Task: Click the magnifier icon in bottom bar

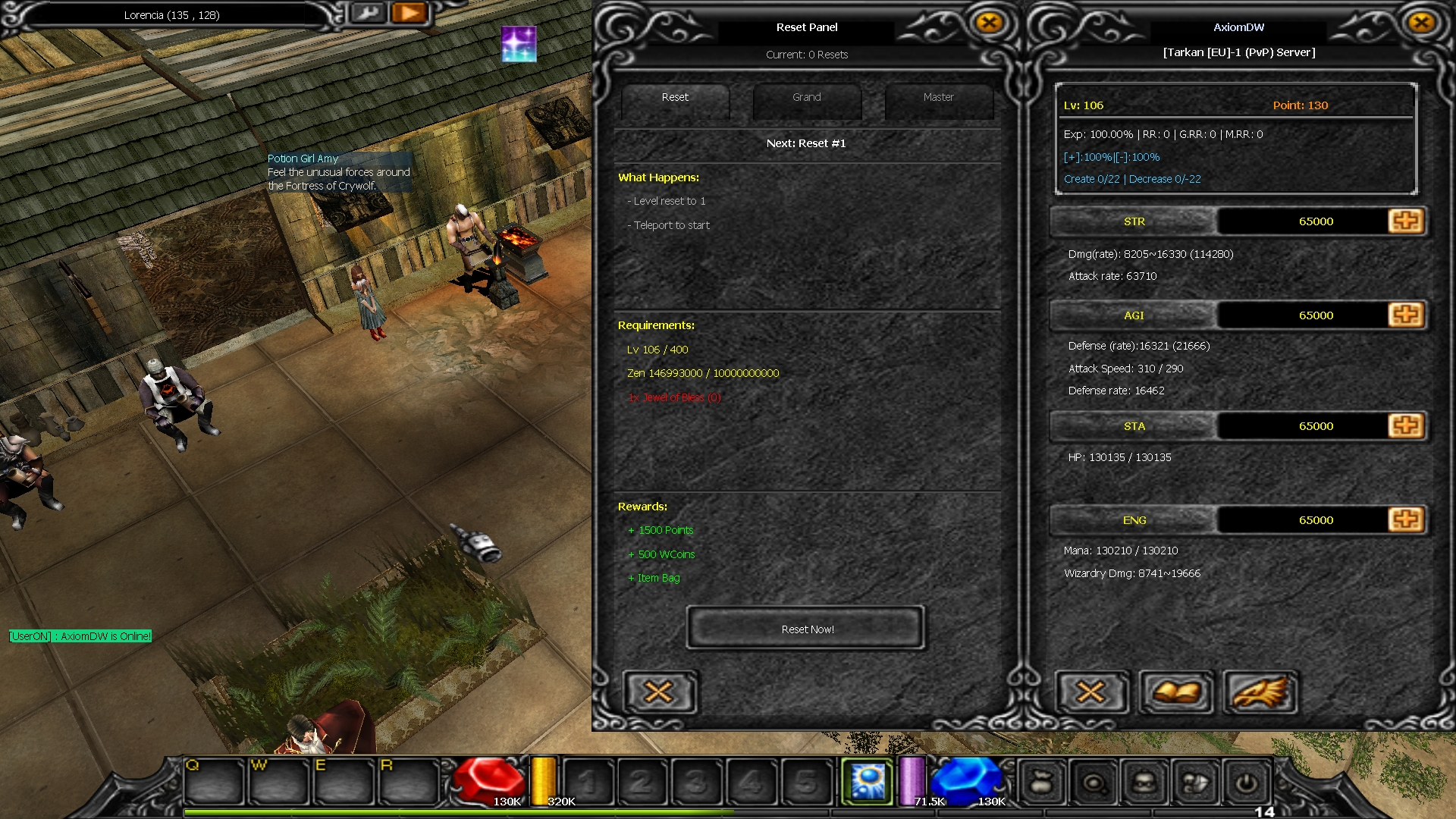Action: (x=1094, y=783)
